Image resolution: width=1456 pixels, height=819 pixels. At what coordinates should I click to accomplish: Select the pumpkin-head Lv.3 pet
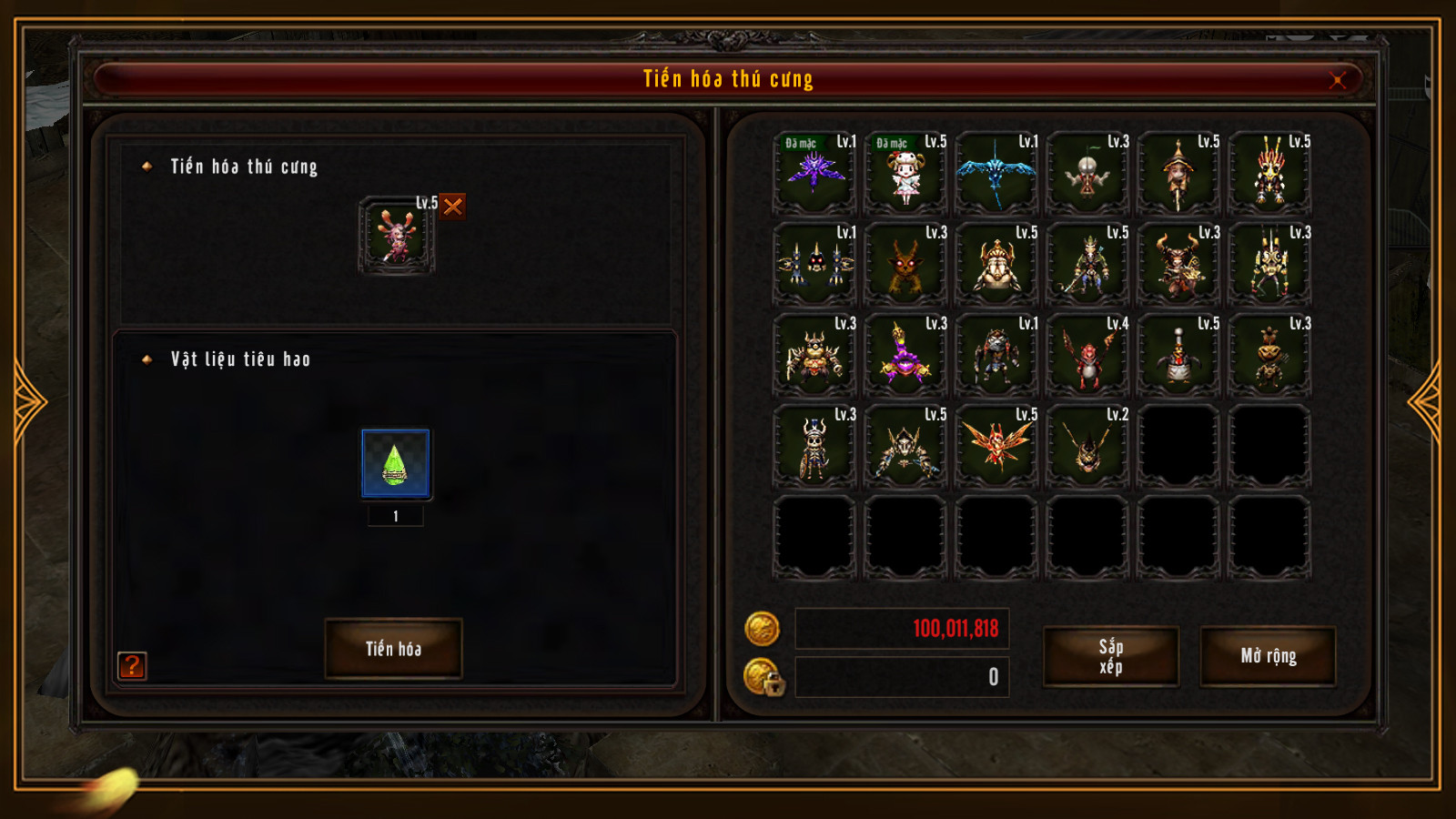[1269, 355]
